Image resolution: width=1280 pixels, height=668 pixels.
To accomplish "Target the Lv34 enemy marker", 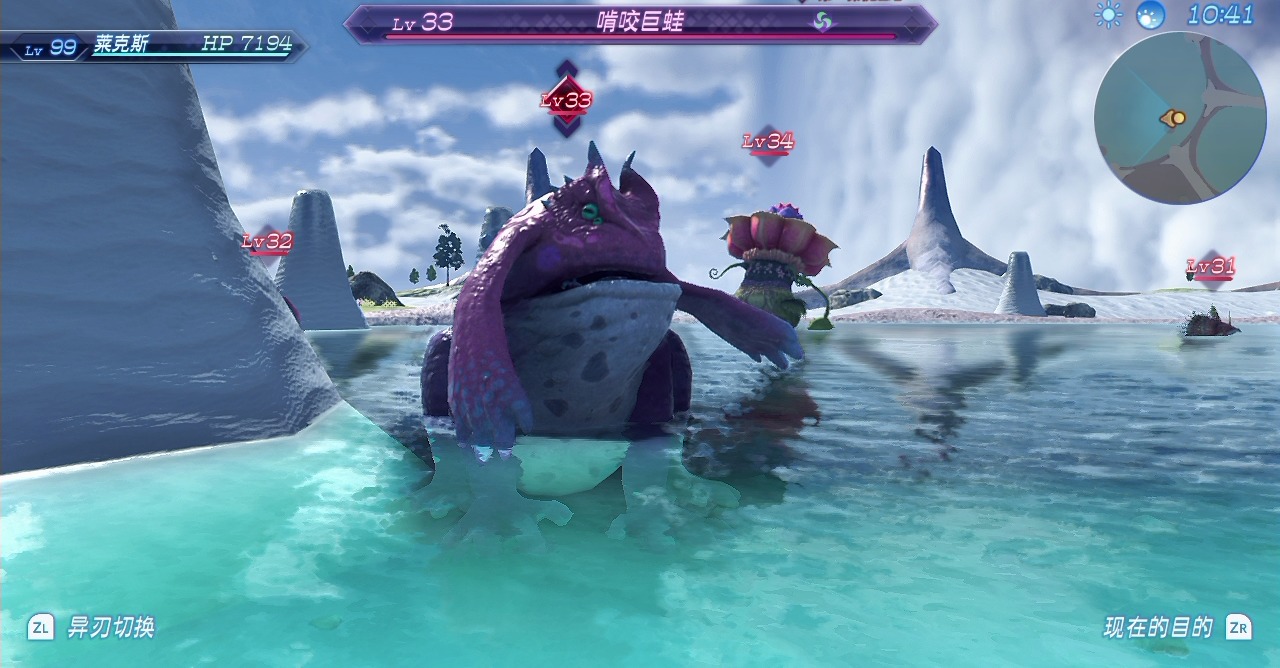I will [x=768, y=143].
